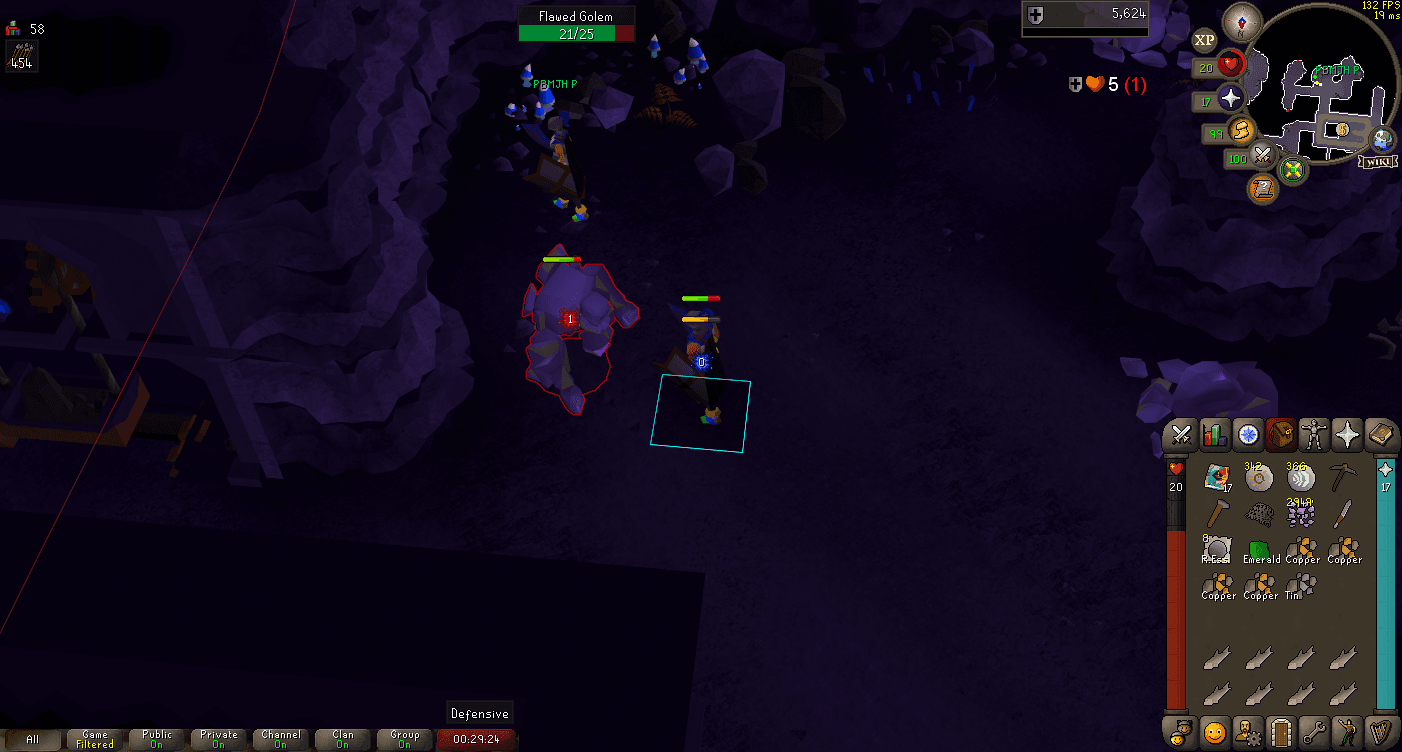Click the Logout door icon
This screenshot has width=1402, height=752.
click(x=1282, y=733)
